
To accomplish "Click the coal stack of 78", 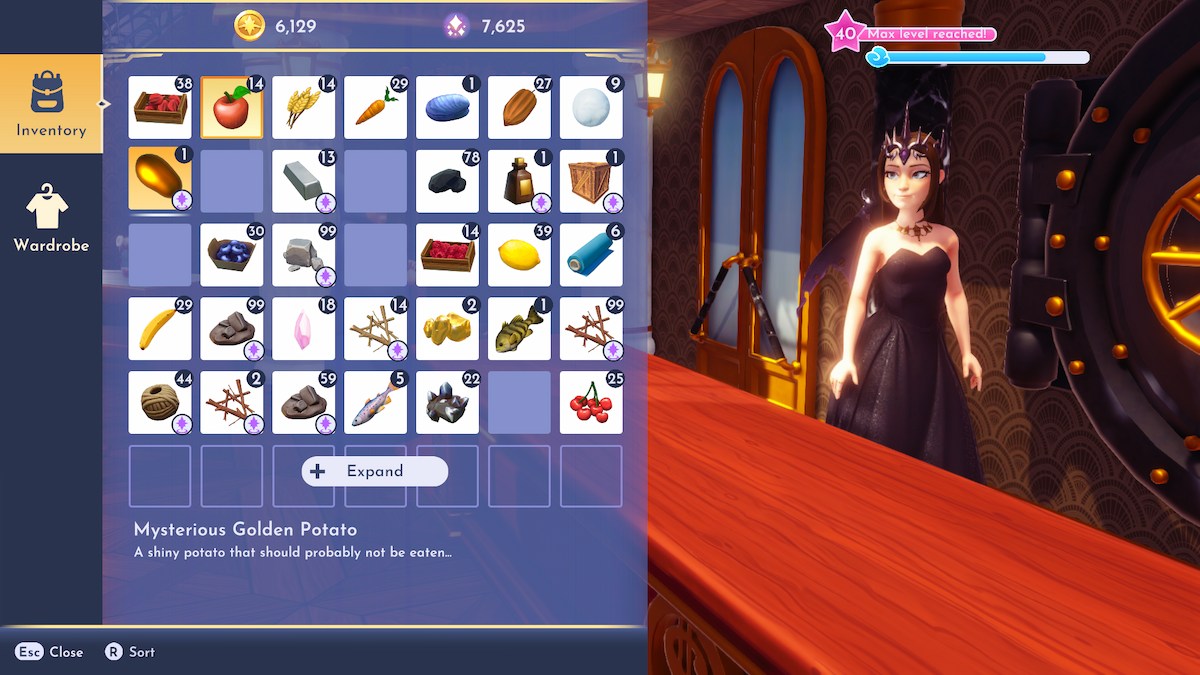I will [x=448, y=180].
